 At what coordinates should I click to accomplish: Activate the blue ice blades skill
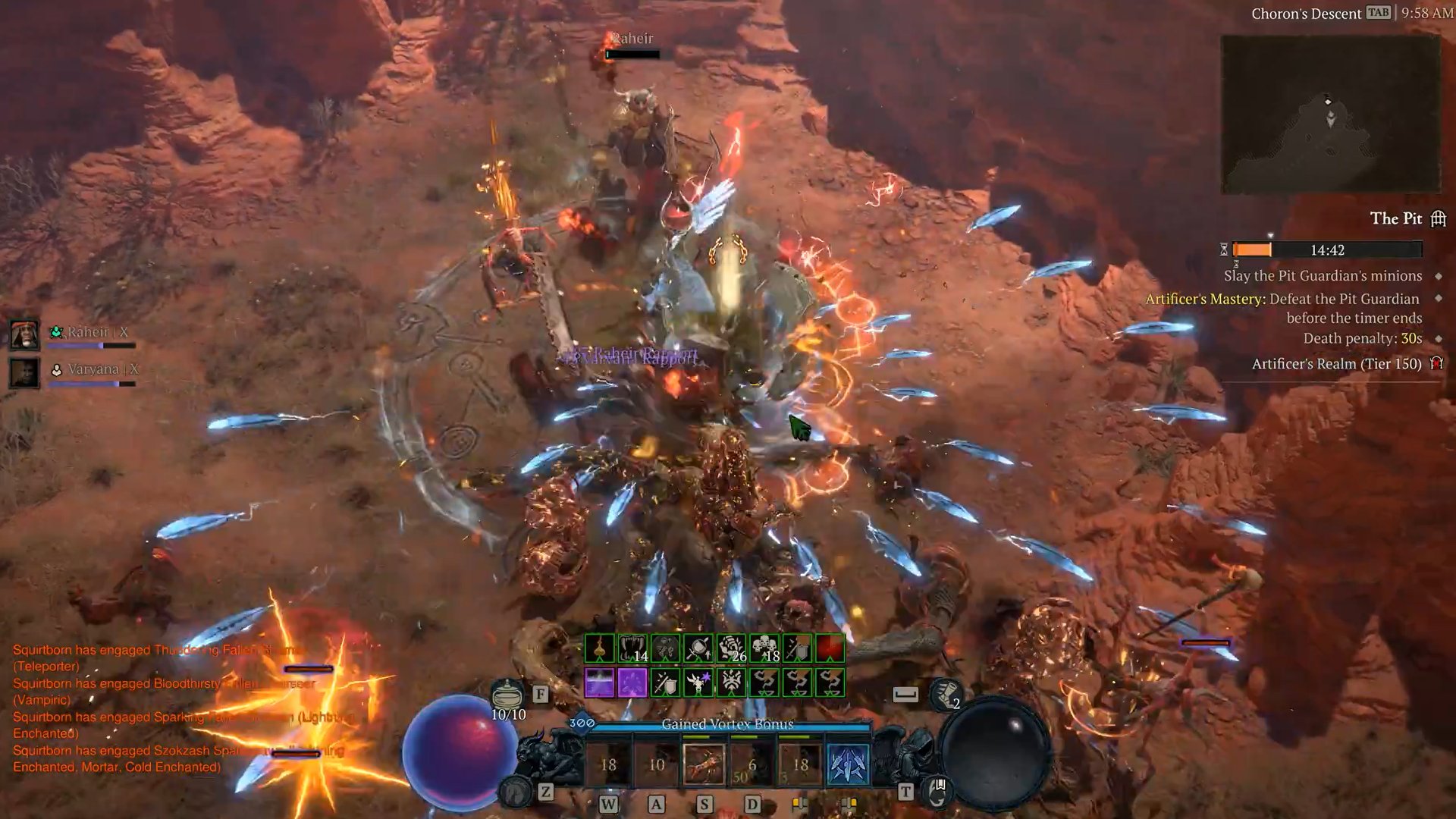(x=848, y=764)
